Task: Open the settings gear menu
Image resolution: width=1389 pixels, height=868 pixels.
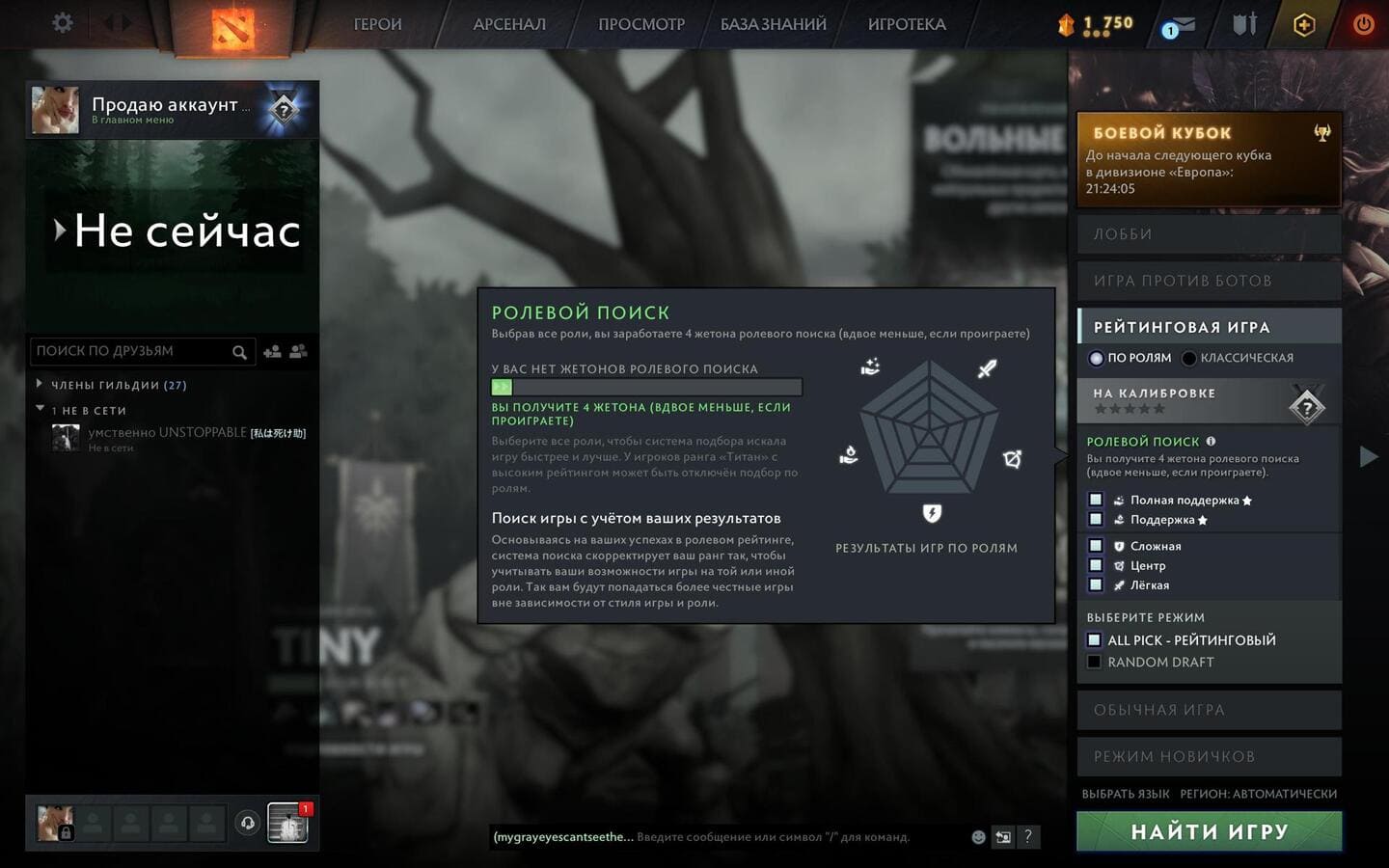Action: 63,23
